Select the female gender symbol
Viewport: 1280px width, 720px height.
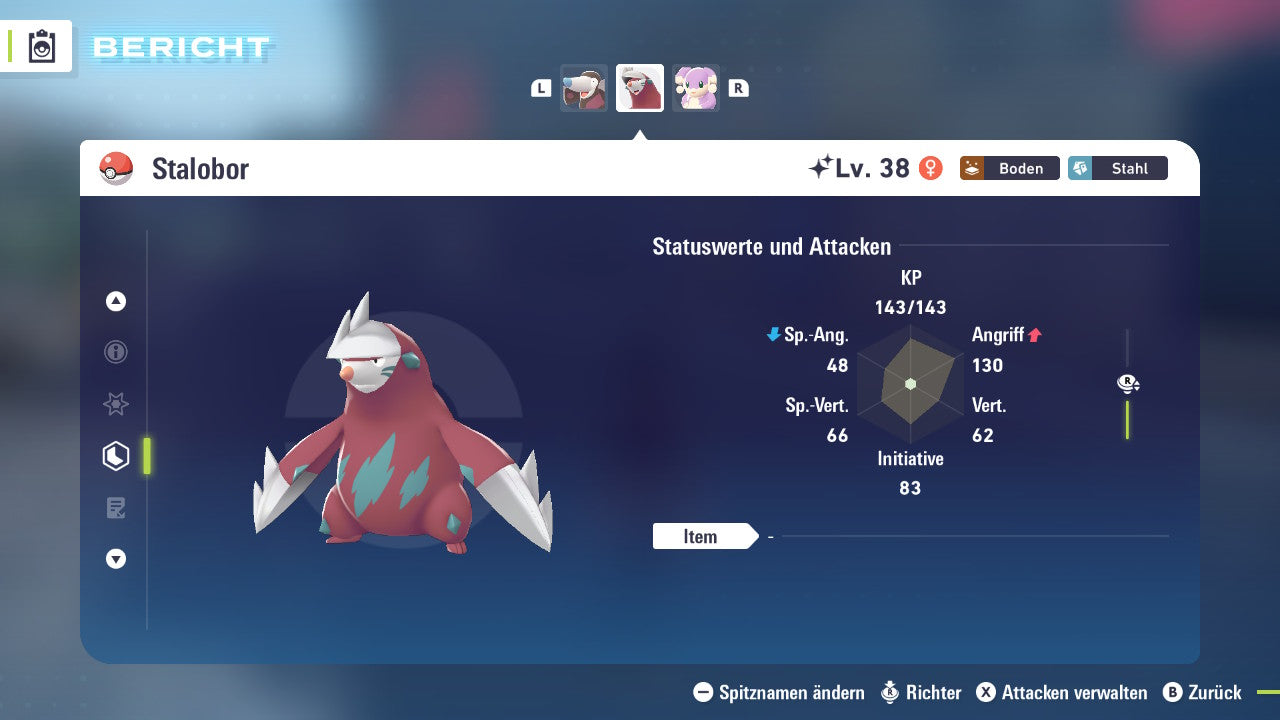[930, 168]
